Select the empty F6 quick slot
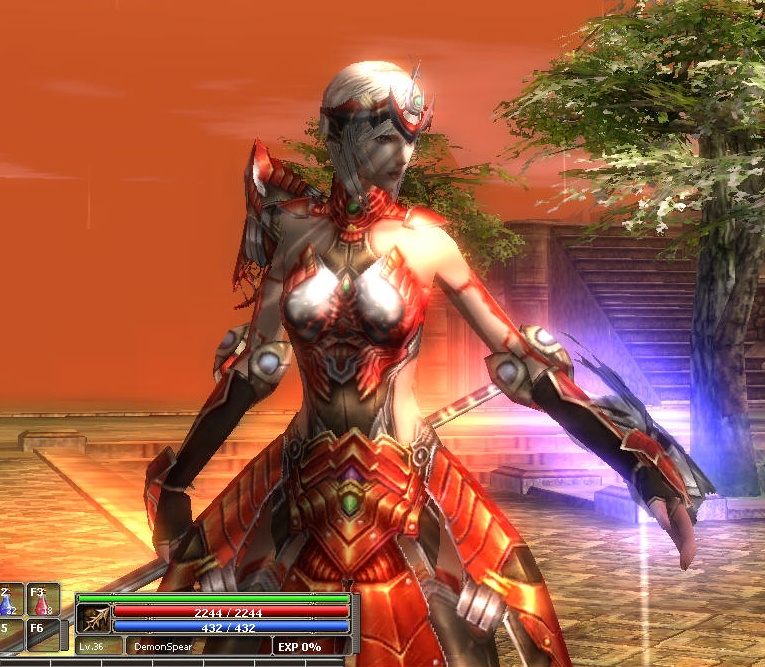 (x=43, y=635)
